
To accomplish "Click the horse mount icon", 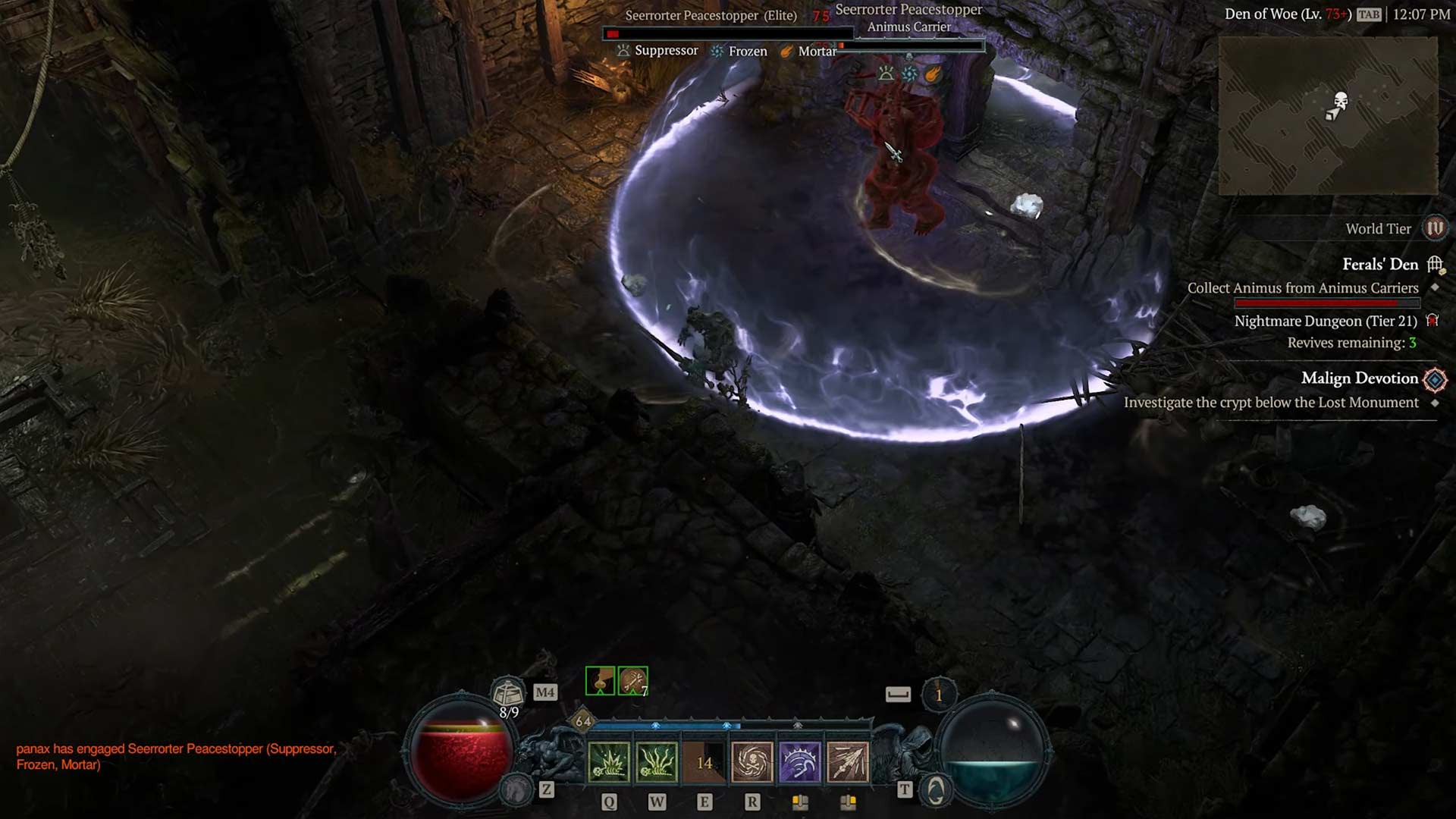I will (x=518, y=791).
